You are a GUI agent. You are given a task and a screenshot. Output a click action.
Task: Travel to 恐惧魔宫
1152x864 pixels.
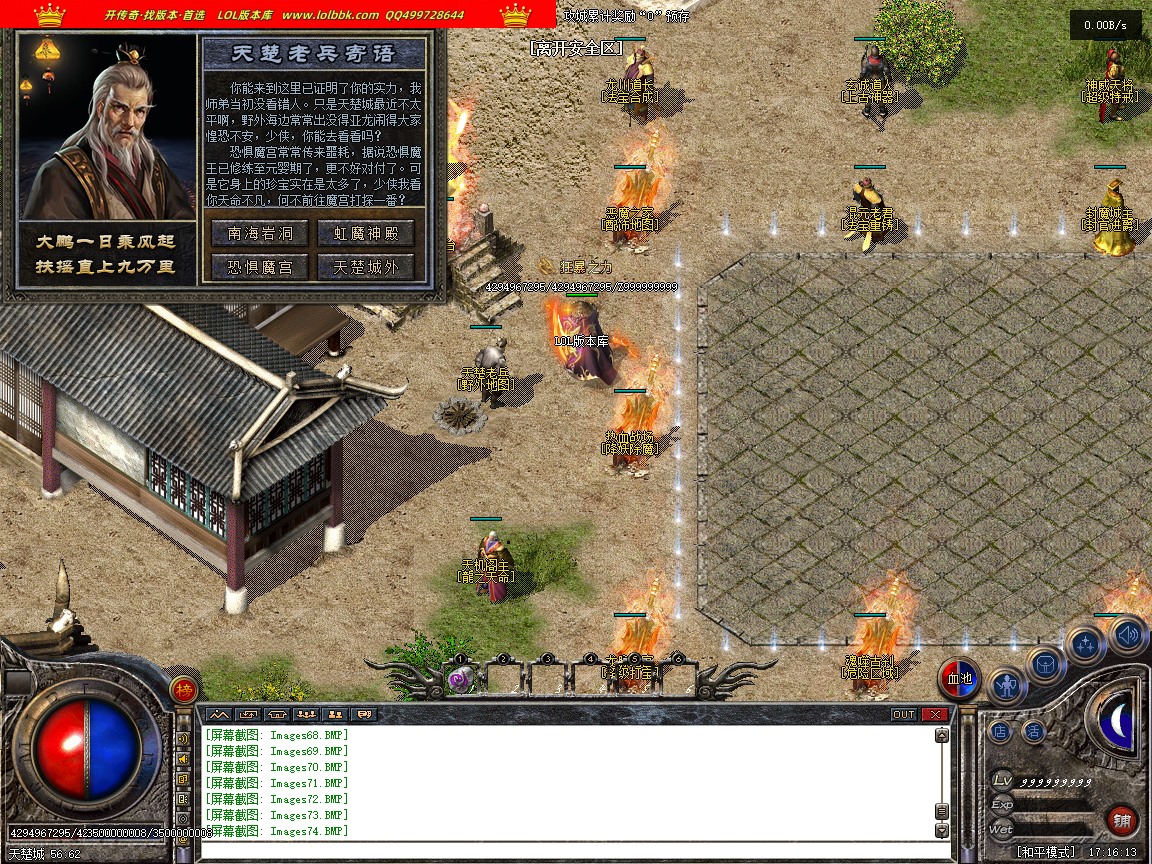260,267
